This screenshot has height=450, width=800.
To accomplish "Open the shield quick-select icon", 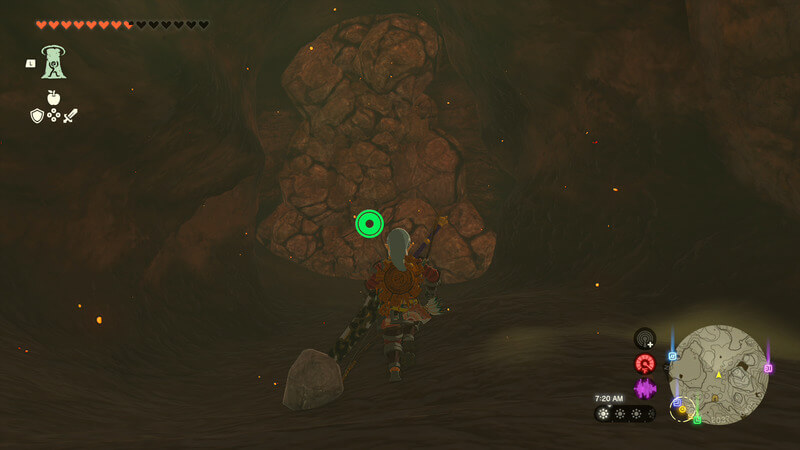I will point(37,116).
